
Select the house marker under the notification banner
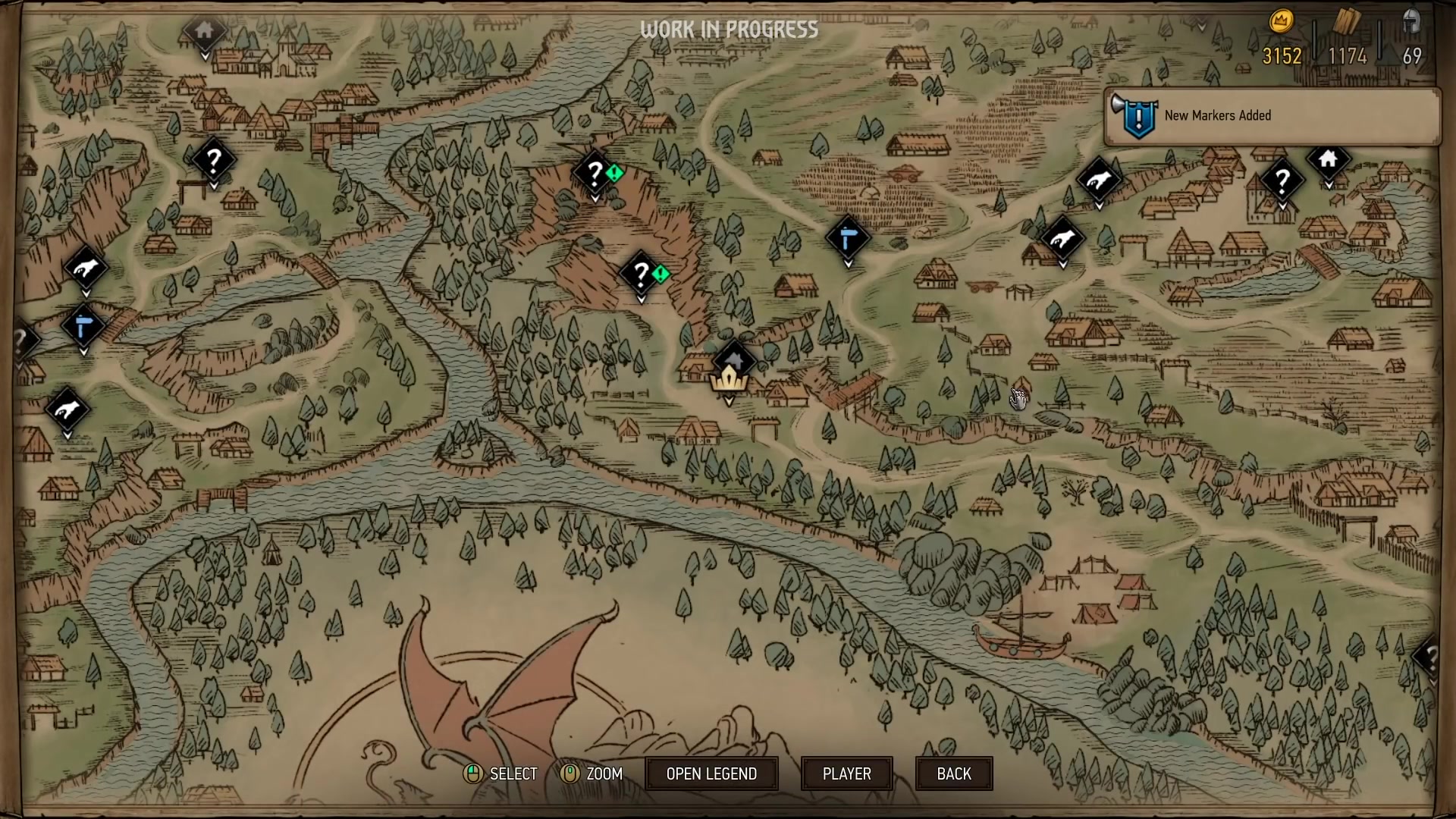point(1328,160)
